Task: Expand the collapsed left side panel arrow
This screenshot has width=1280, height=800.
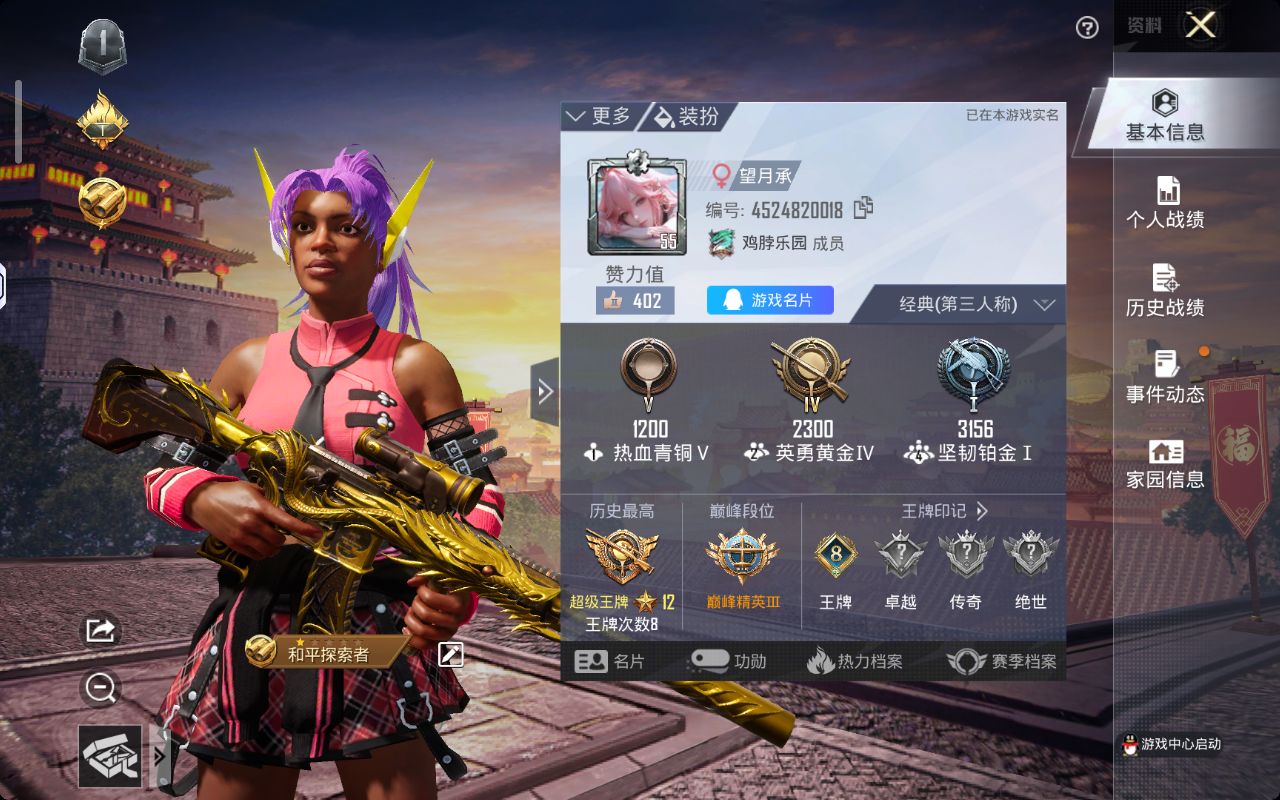Action: coord(545,392)
